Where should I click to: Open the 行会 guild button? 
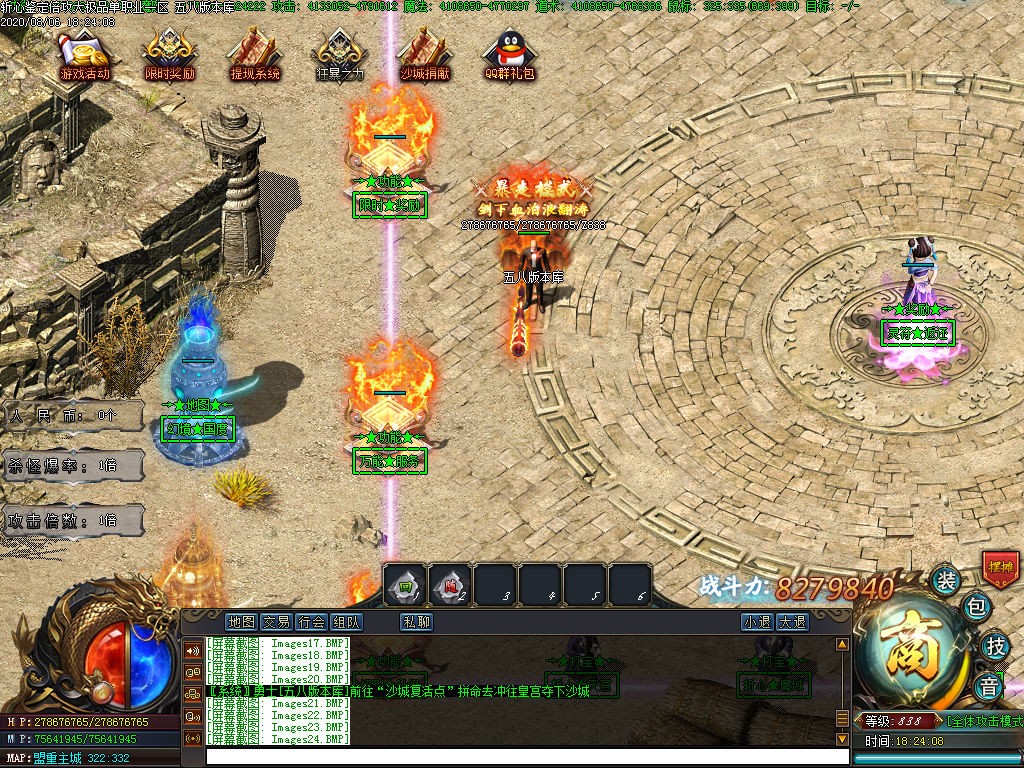coord(311,621)
